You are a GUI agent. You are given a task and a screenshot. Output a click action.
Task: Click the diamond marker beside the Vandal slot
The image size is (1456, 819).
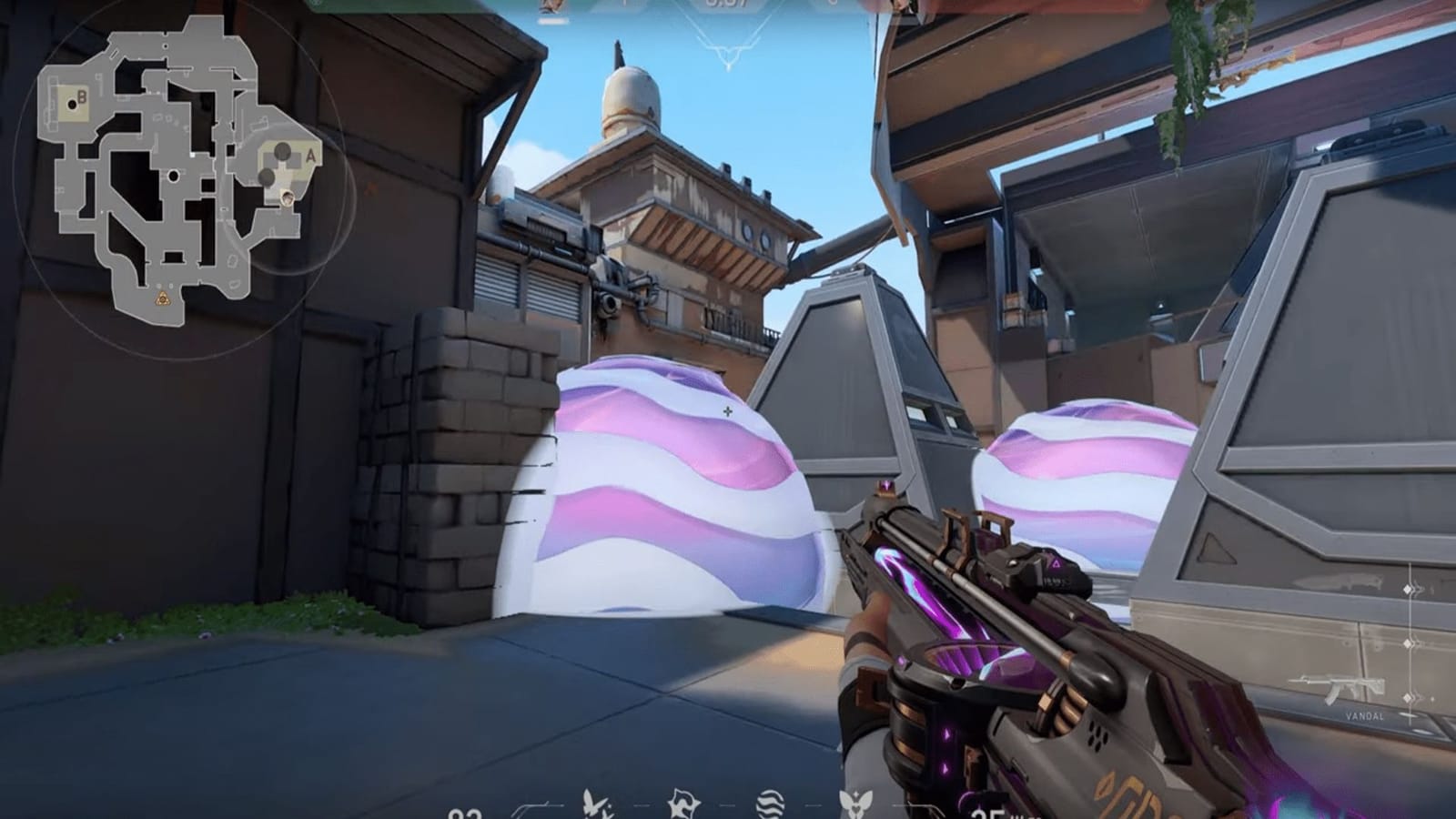(x=1409, y=699)
